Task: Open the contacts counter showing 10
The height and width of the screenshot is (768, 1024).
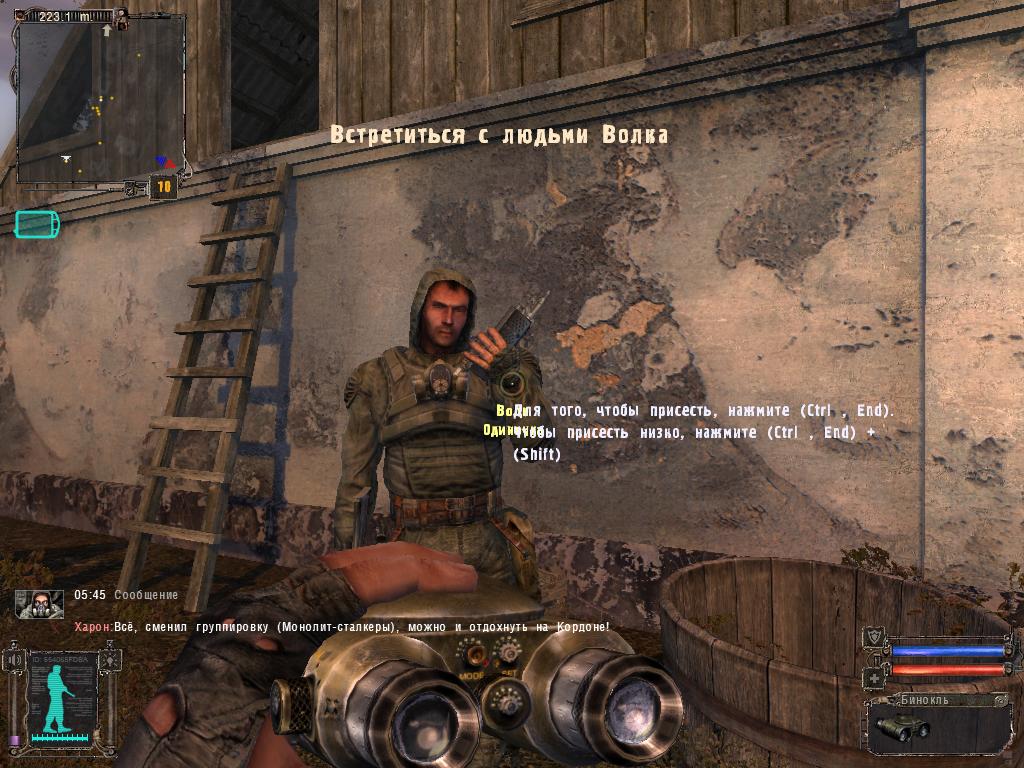Action: (x=163, y=186)
